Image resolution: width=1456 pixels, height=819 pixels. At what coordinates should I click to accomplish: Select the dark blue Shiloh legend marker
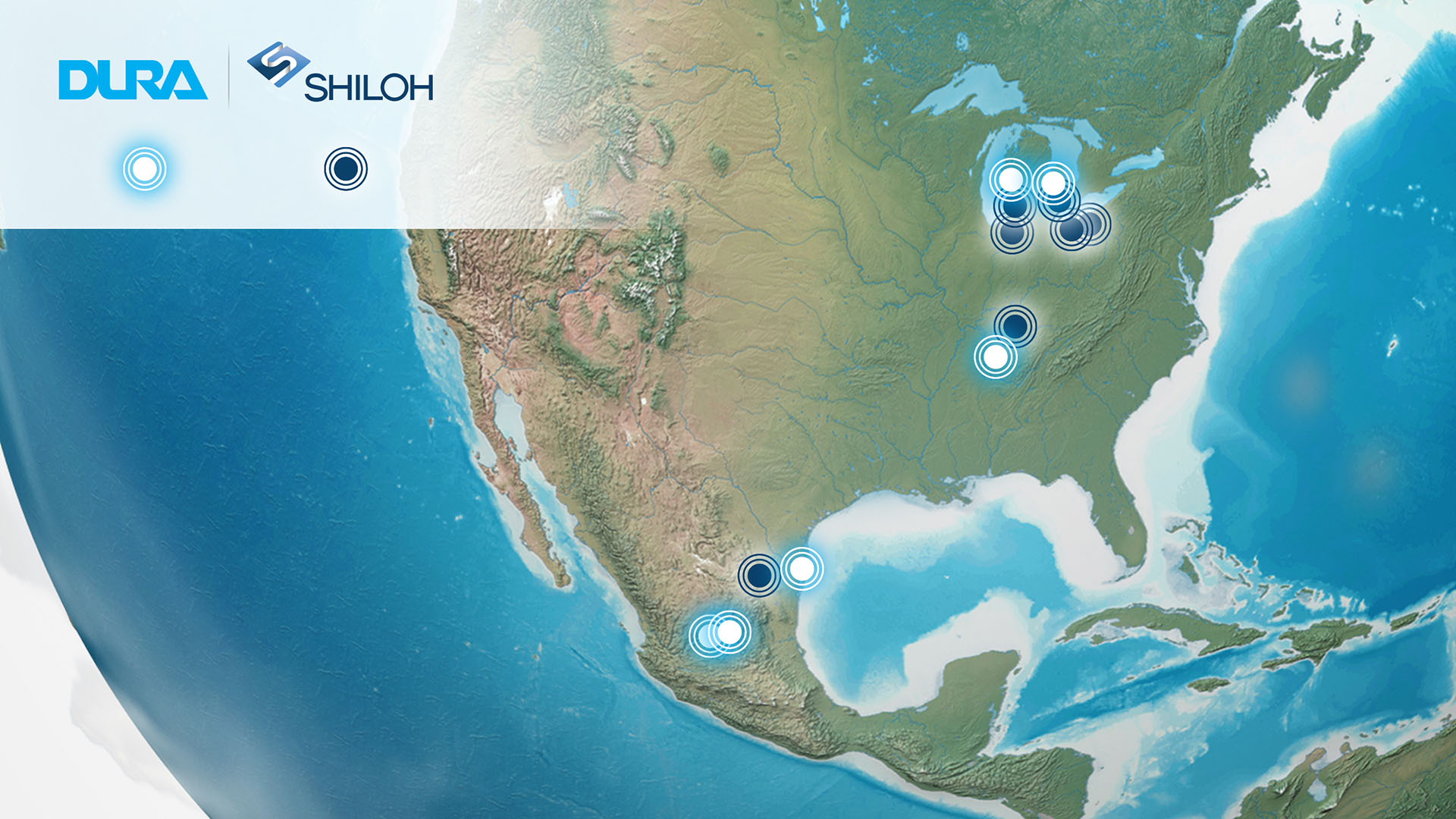346,168
